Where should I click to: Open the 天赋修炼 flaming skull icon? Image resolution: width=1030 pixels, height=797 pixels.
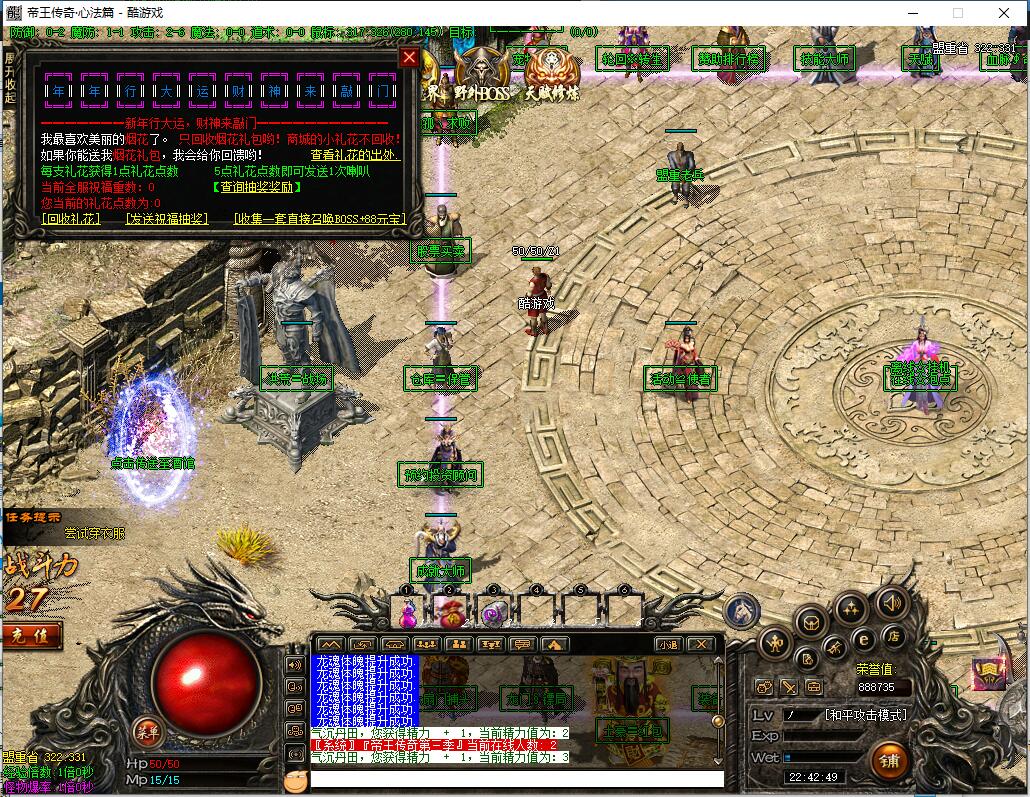point(551,74)
